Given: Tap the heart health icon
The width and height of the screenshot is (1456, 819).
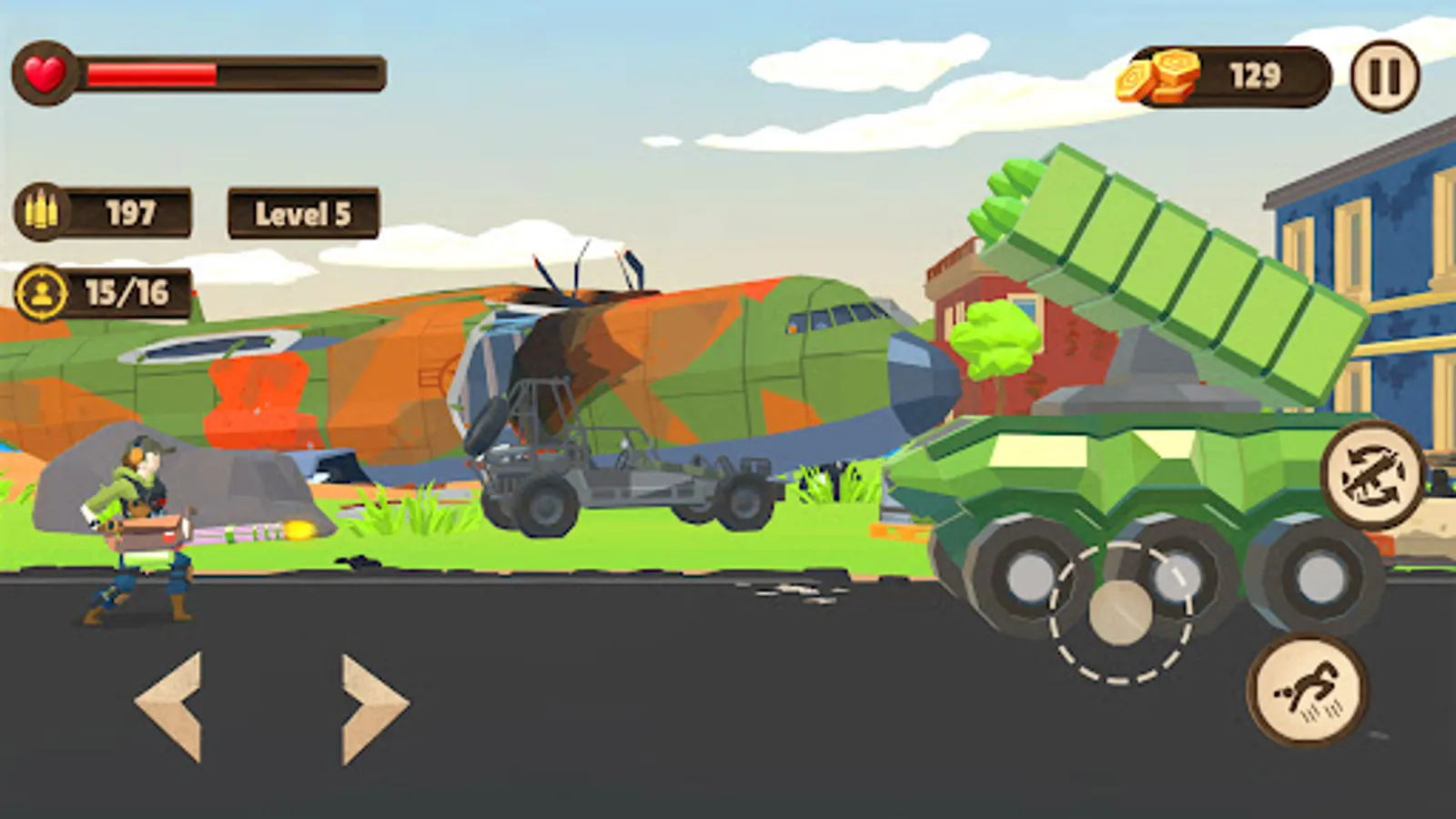Looking at the screenshot, I should 45,73.
